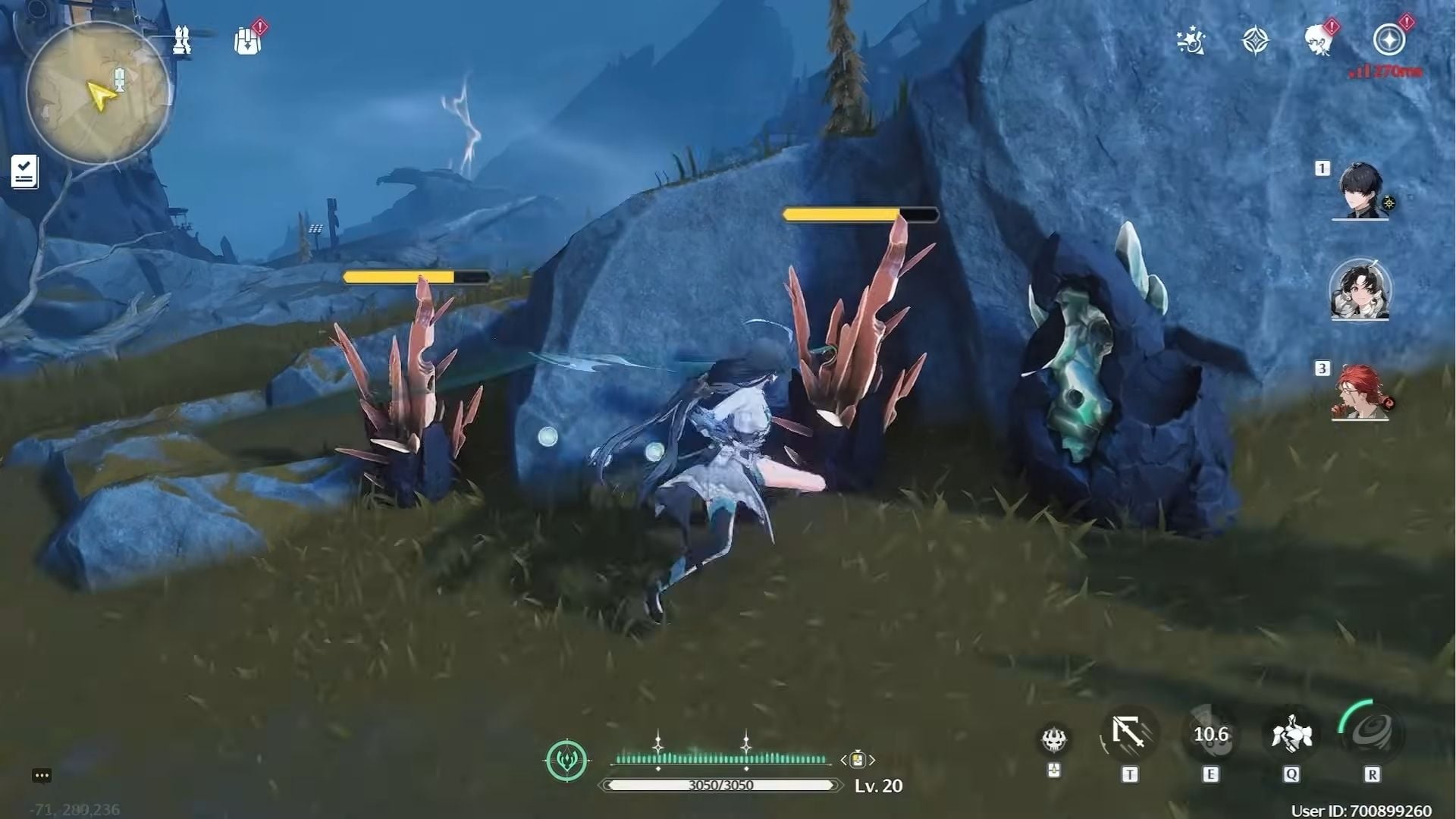Click the Lv. 20 level label
Screen dimensions: 1456x819
876,786
